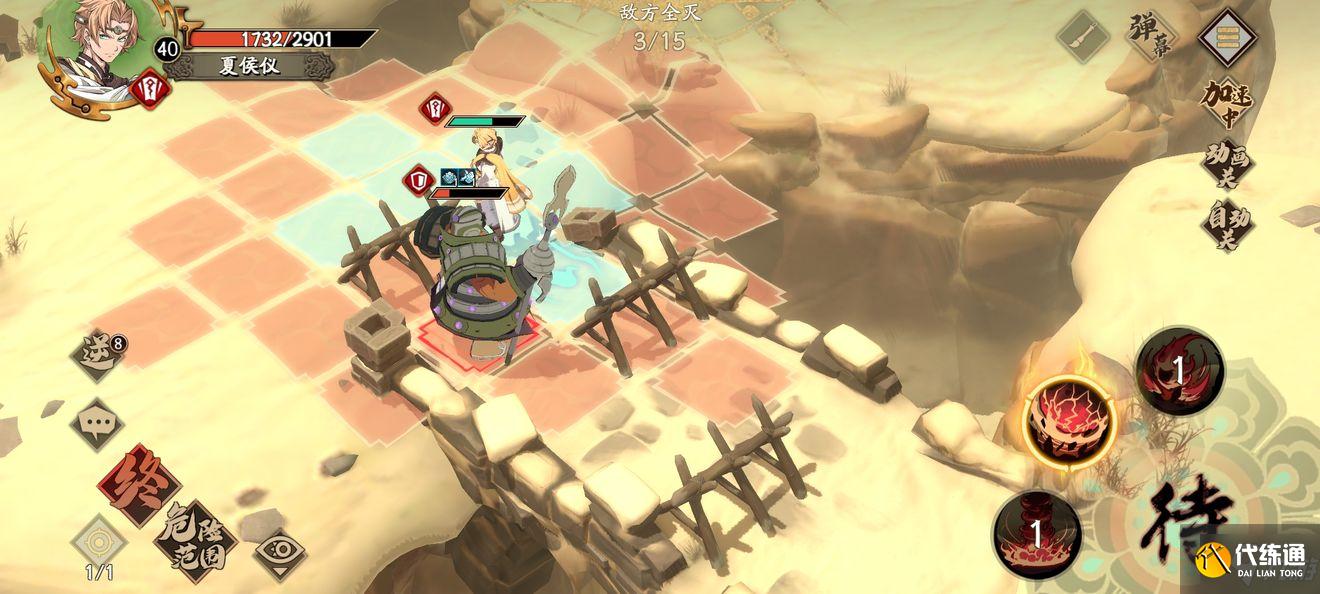The height and width of the screenshot is (594, 1320).
Task: Toggle the 弹幕 bullet comments
Action: tap(1151, 36)
